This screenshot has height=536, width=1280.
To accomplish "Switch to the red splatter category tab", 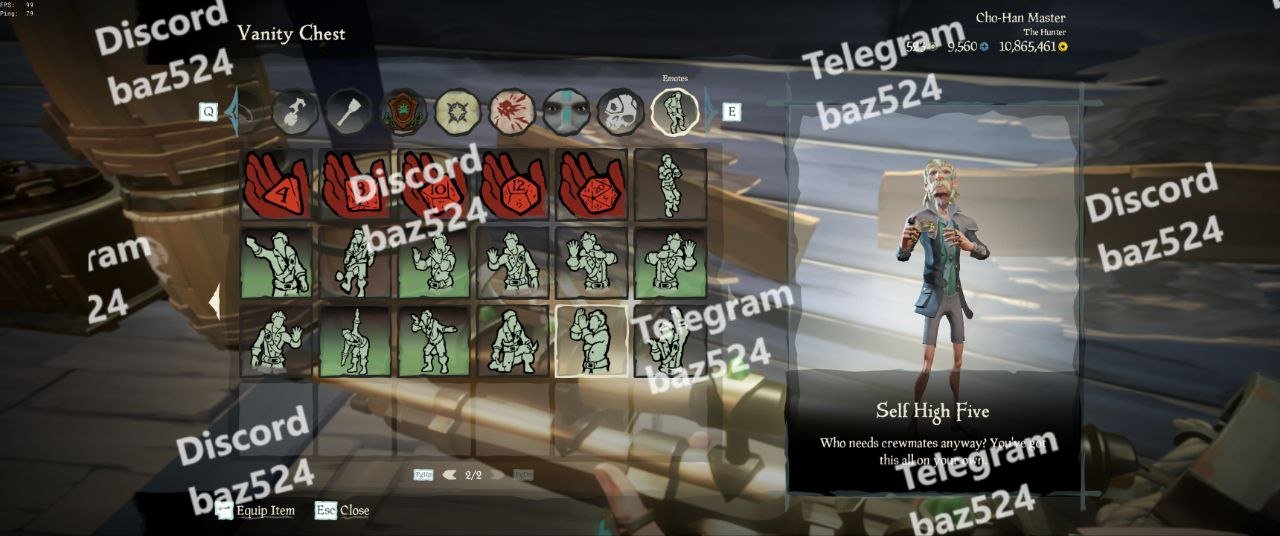I will (512, 111).
